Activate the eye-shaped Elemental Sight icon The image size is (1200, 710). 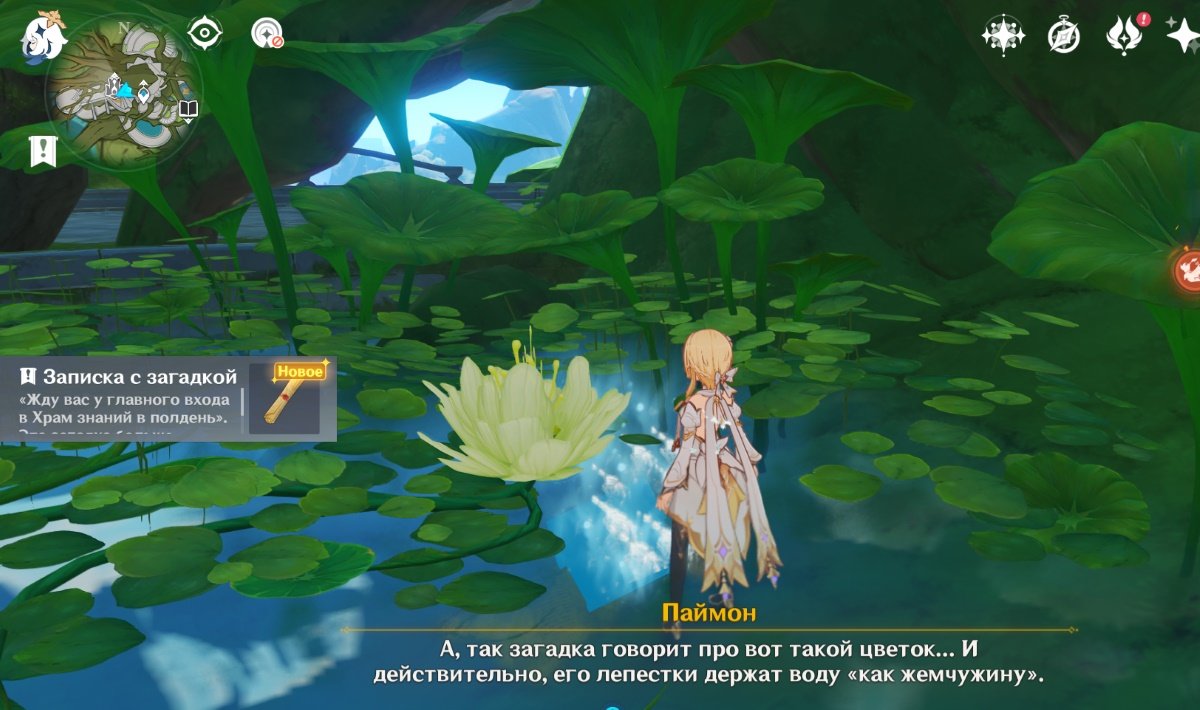pos(205,33)
